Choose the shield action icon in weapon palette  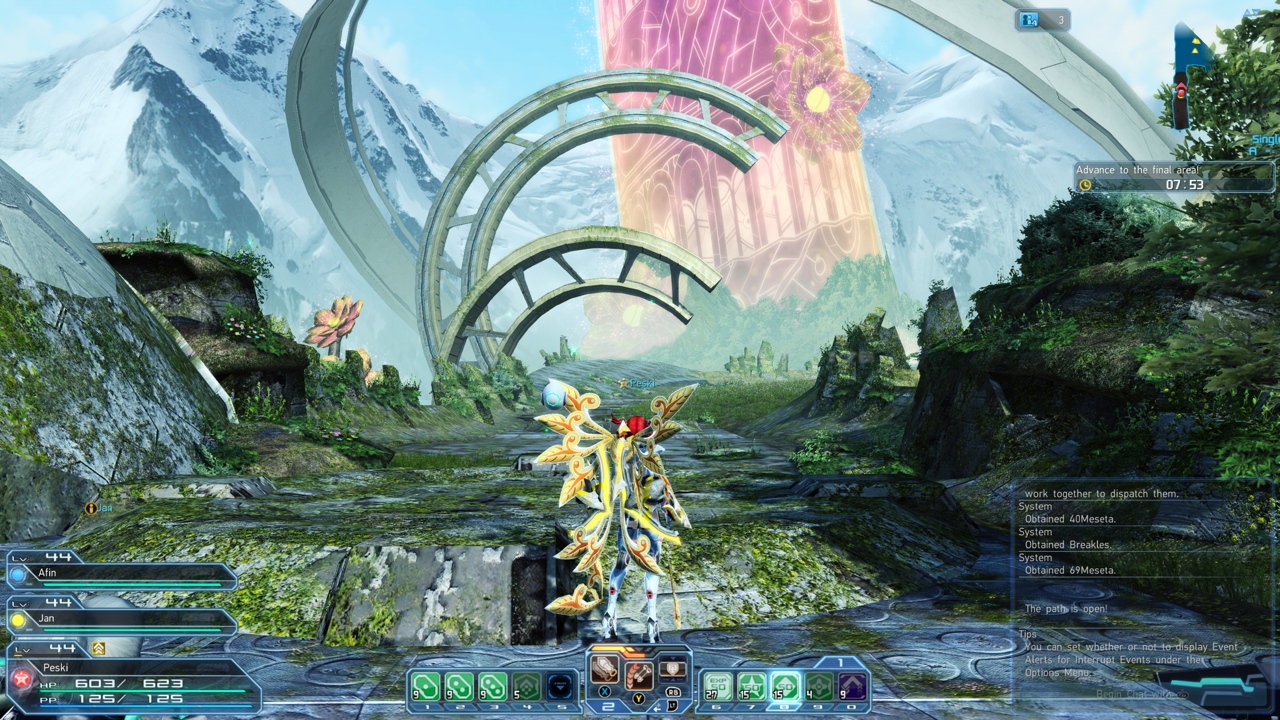(x=673, y=669)
